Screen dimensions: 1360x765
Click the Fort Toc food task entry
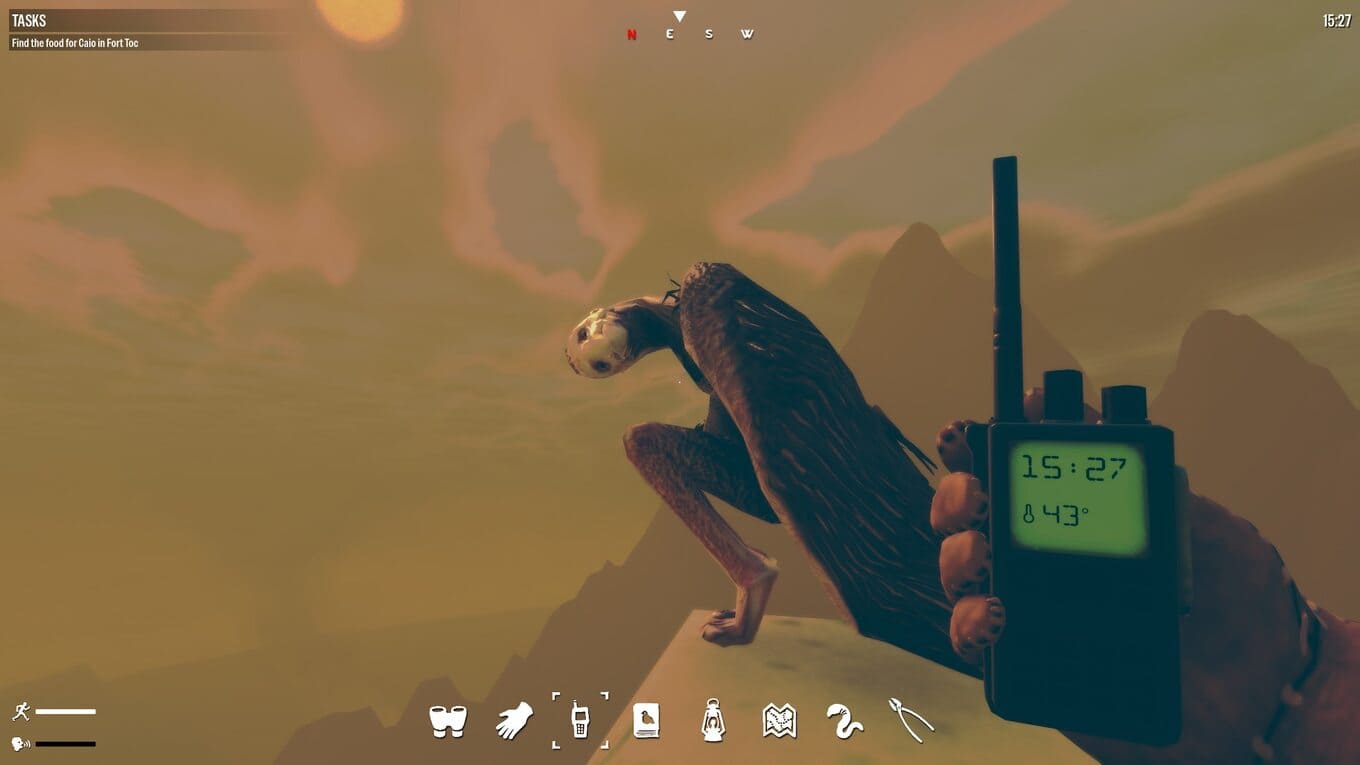[x=75, y=43]
